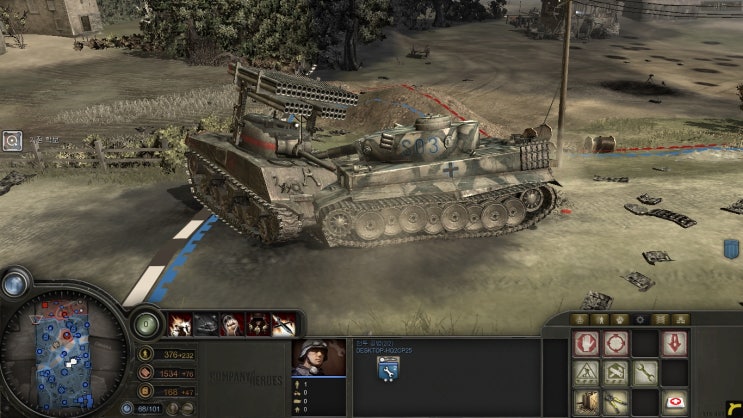This screenshot has width=743, height=418.
Task: Select the red medical kit command
Action: click(674, 402)
